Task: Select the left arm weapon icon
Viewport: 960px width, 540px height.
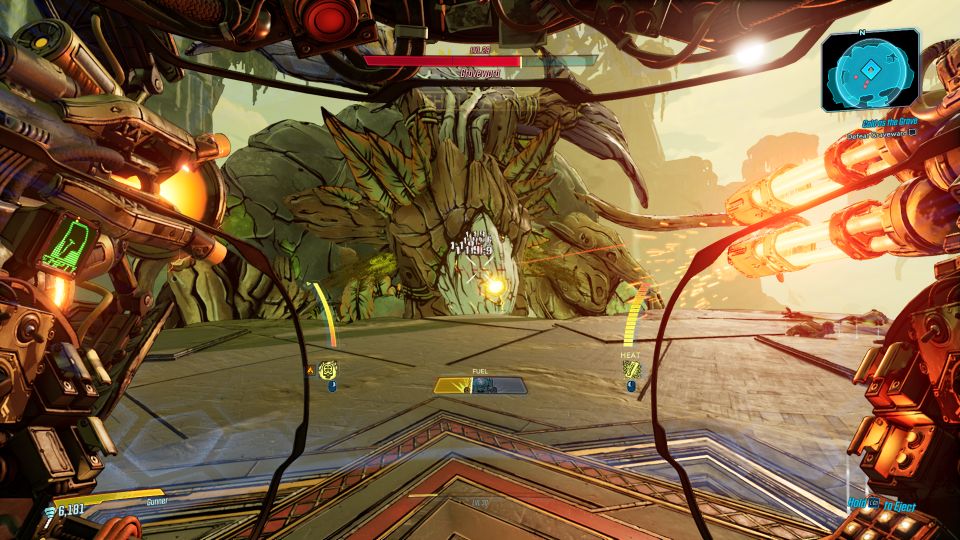Action: [x=326, y=370]
